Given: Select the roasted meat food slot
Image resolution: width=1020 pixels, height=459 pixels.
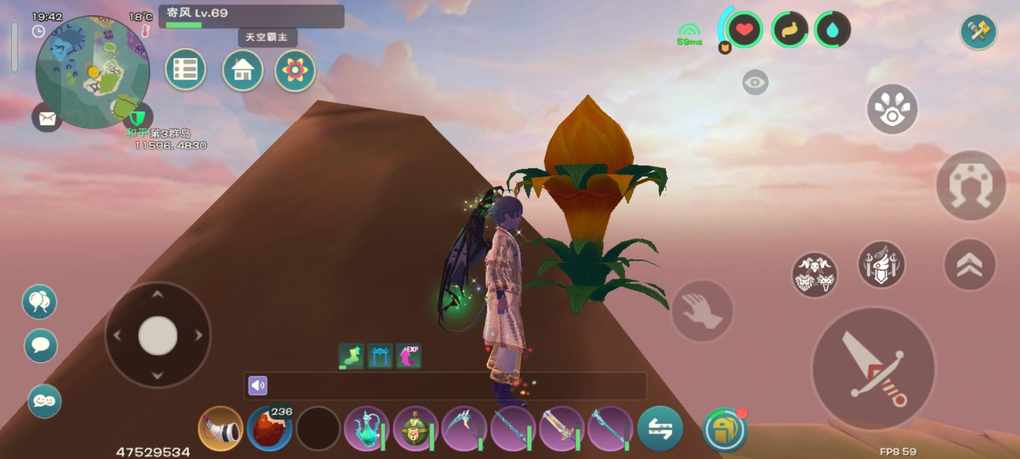Looking at the screenshot, I should coord(268,429).
